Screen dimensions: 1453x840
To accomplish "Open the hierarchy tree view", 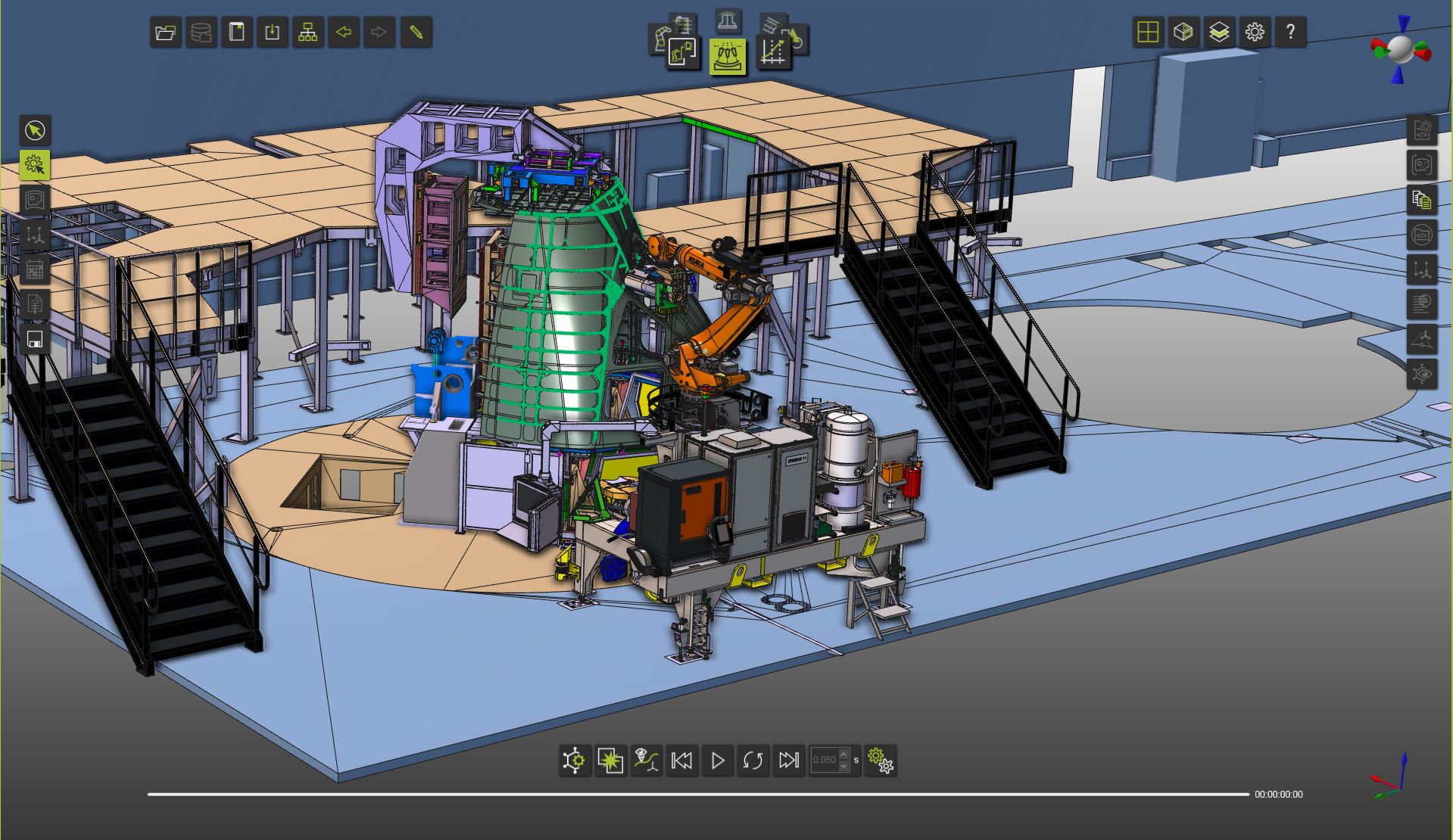I will (307, 33).
